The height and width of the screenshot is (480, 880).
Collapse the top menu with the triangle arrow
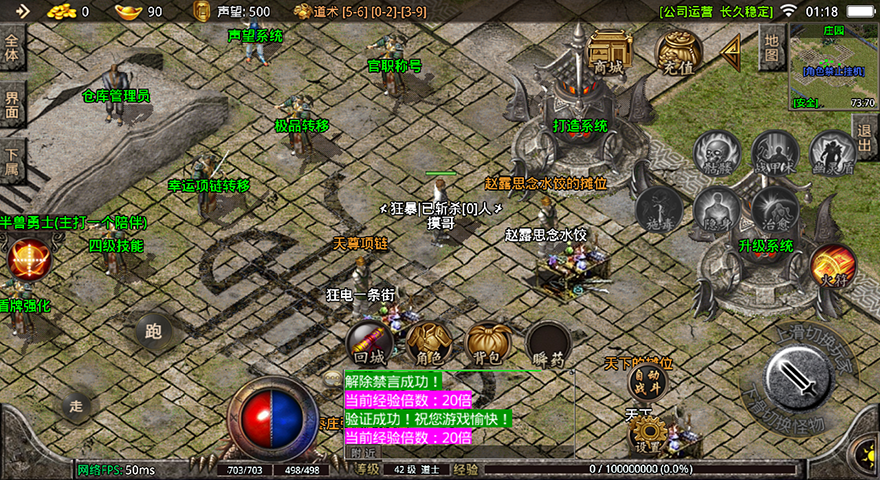point(731,49)
